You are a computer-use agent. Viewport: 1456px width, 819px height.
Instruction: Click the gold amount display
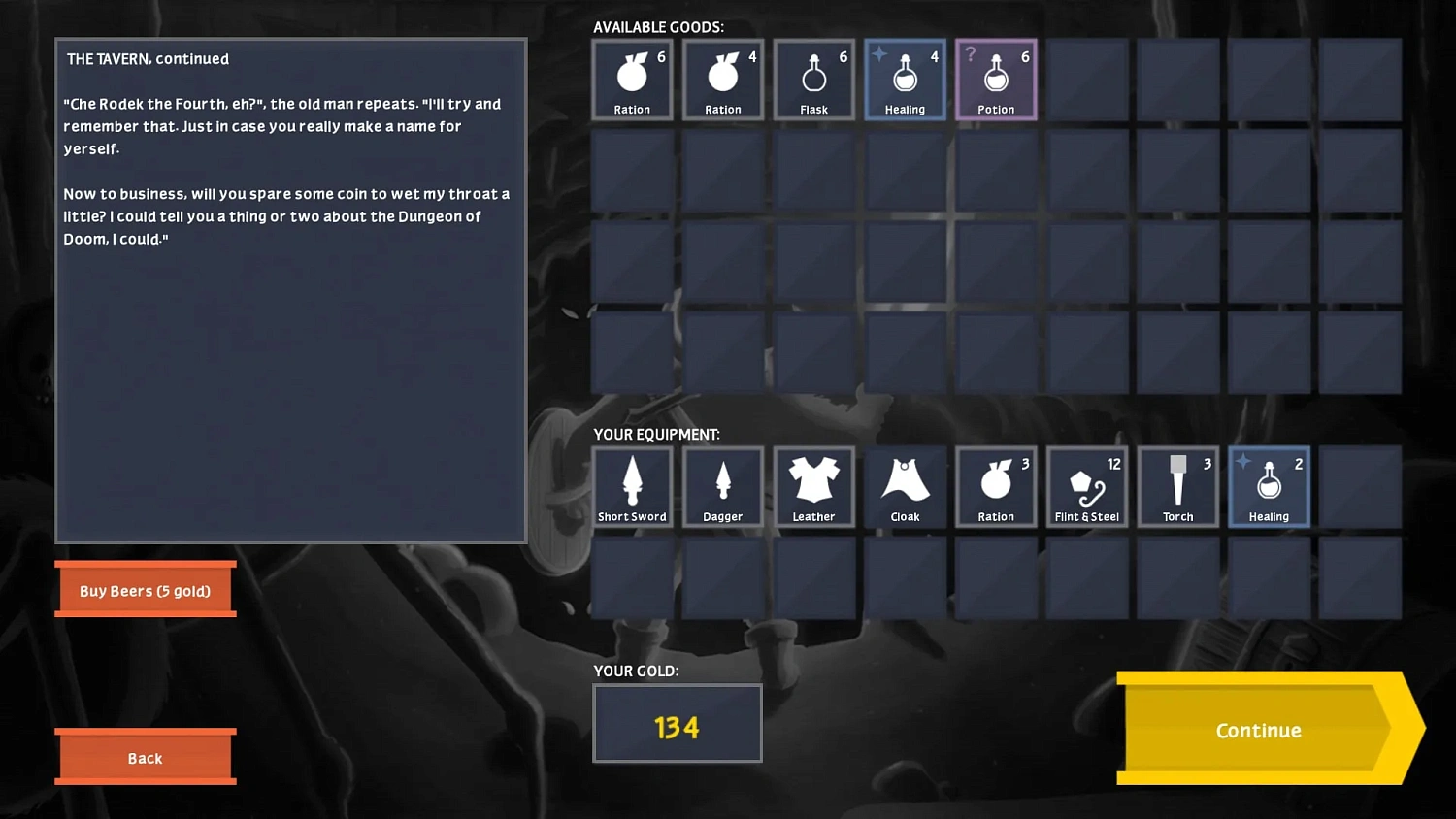677,724
